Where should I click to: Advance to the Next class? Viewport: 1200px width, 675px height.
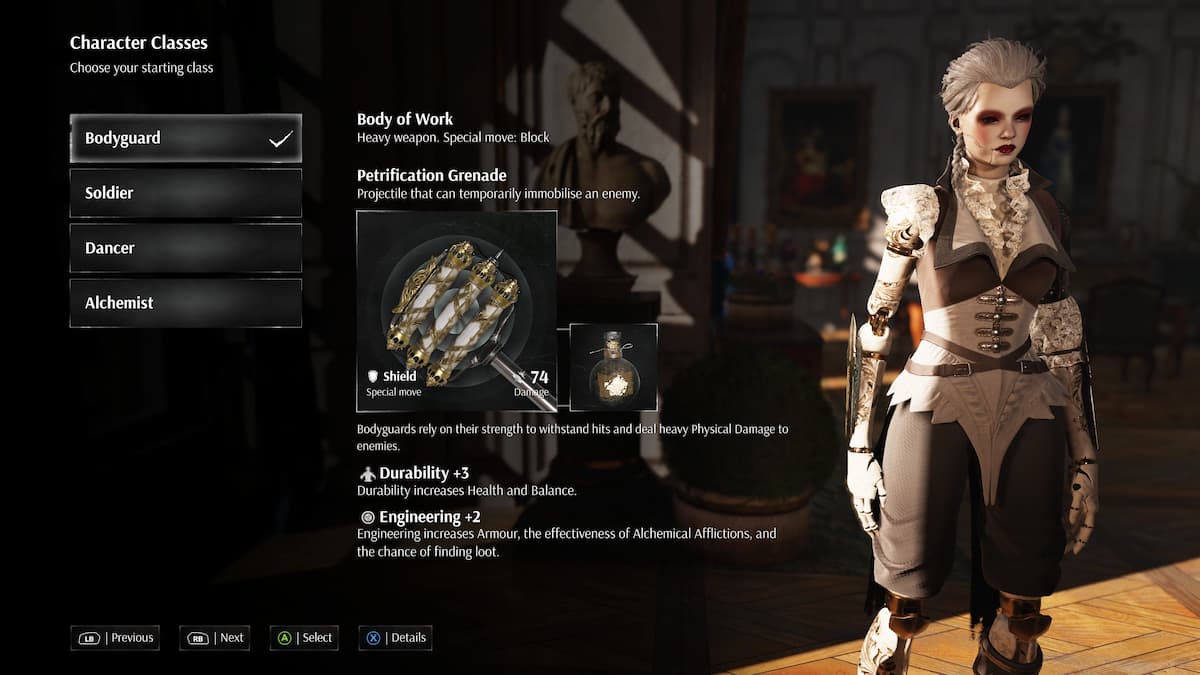[x=214, y=638]
